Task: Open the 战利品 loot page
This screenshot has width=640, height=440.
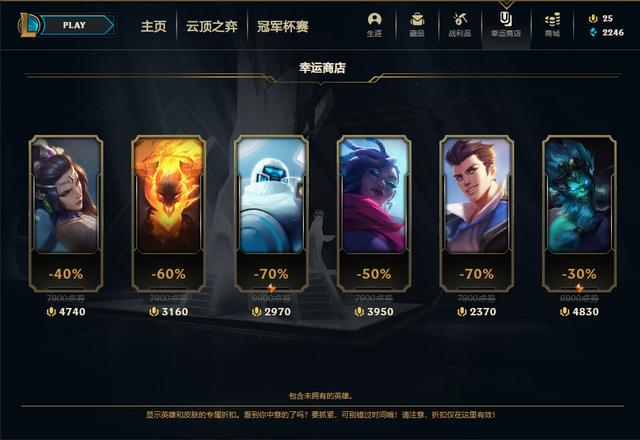Action: [461, 24]
